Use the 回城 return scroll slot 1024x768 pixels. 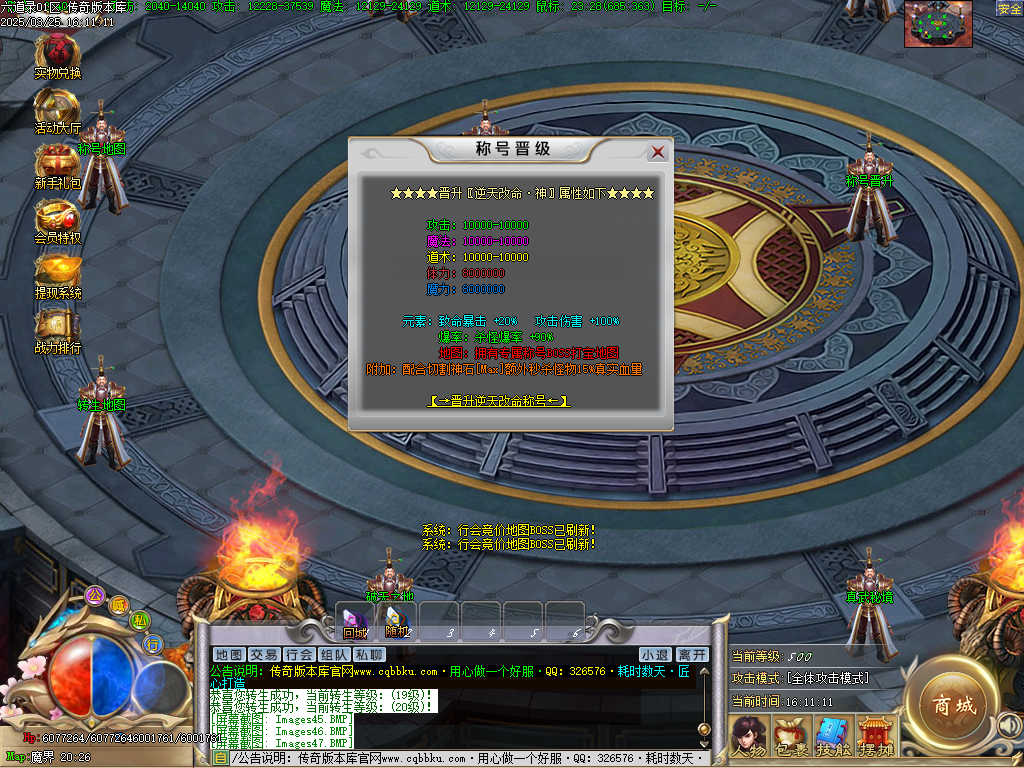(355, 622)
